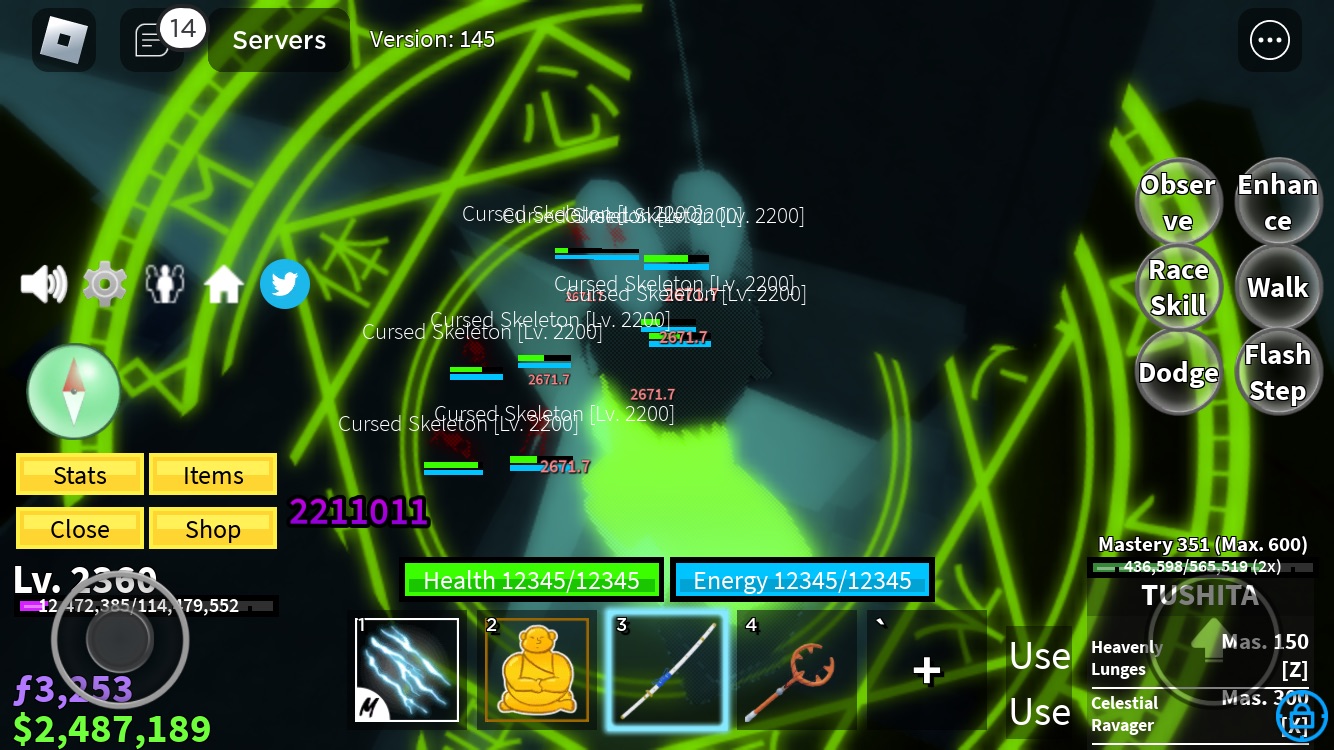This screenshot has height=750, width=1334.
Task: Click the green Health bar
Action: pos(532,580)
